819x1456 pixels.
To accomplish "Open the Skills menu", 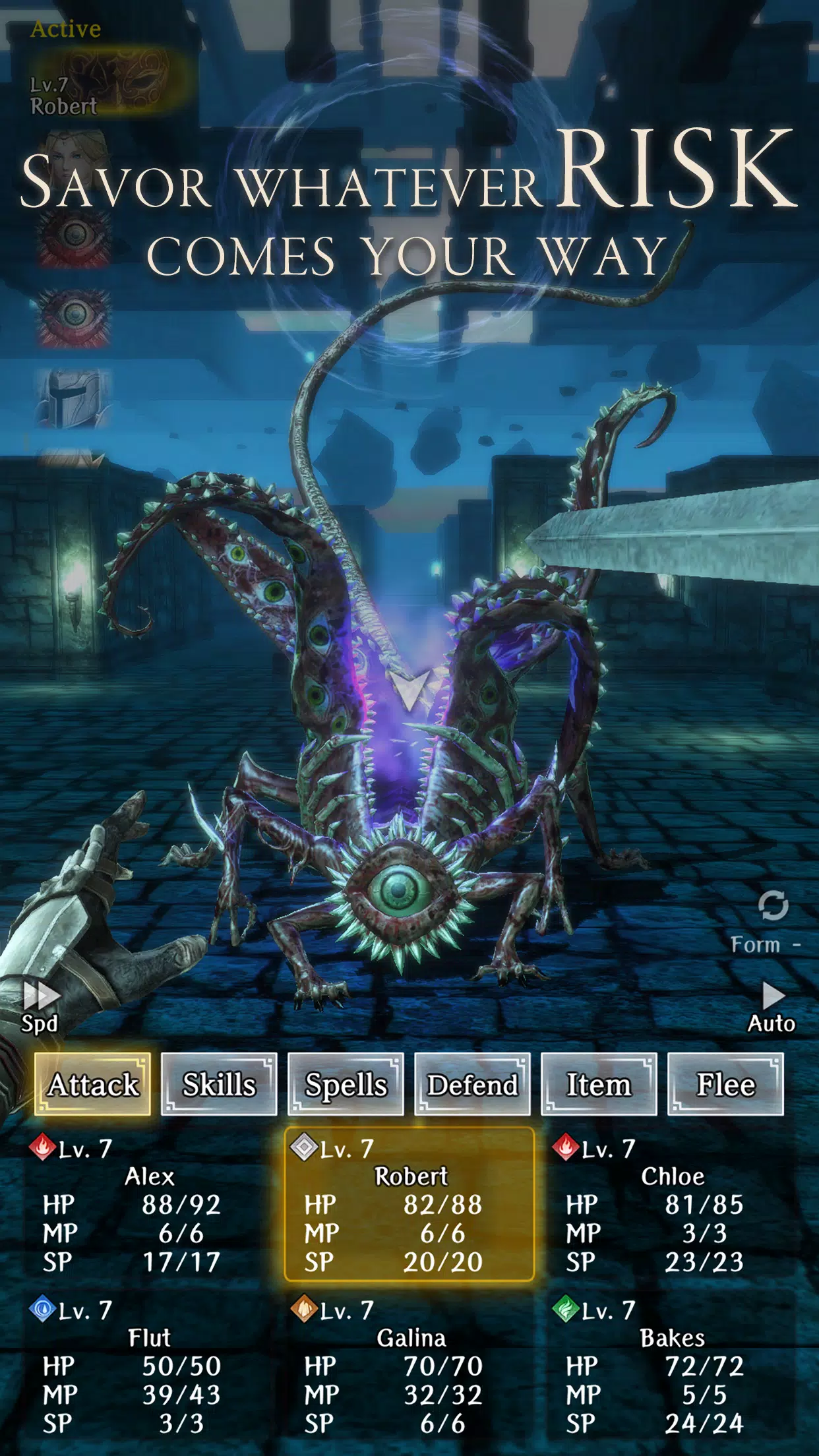I will click(219, 1085).
